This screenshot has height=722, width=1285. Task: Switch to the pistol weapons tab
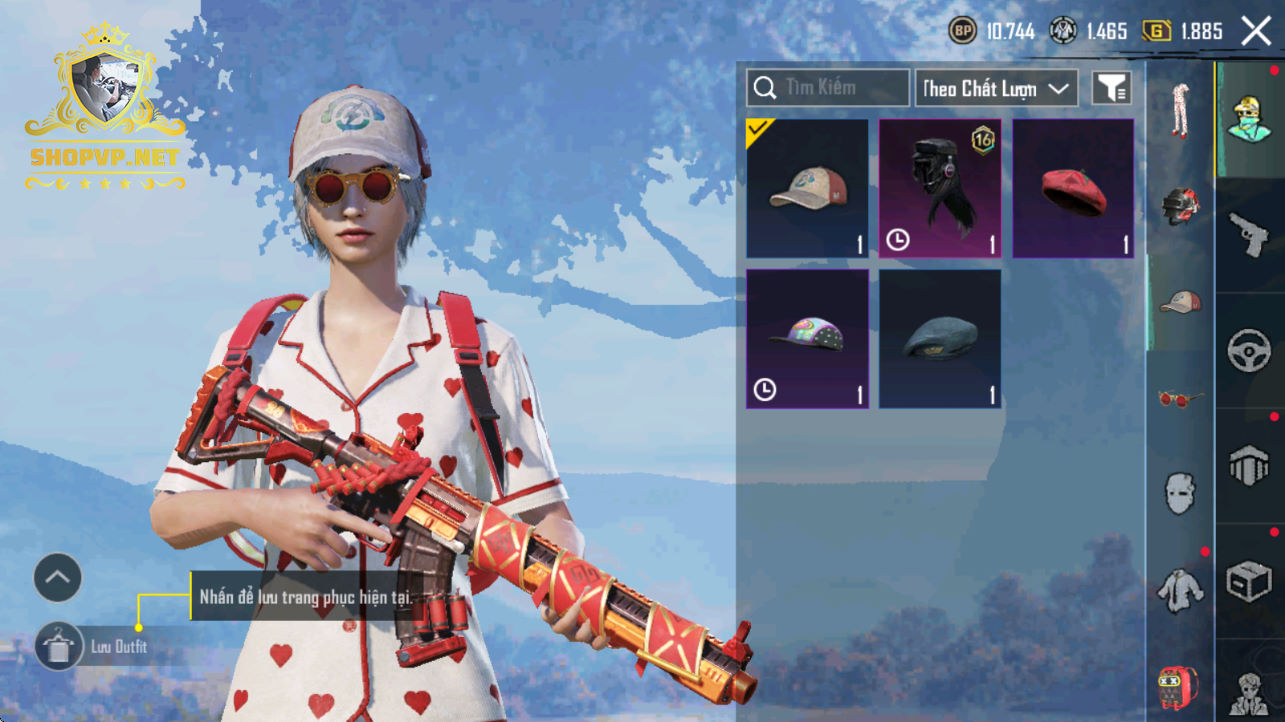pos(1249,235)
